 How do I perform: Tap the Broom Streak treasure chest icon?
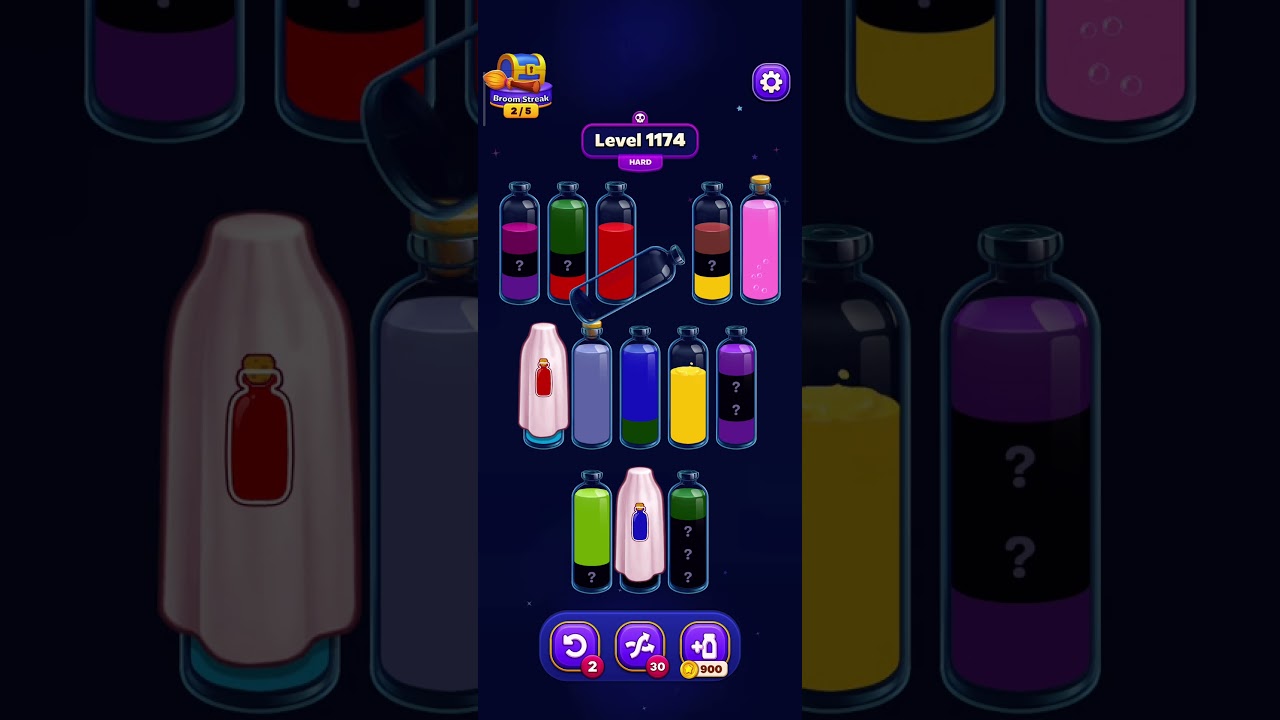(x=524, y=68)
